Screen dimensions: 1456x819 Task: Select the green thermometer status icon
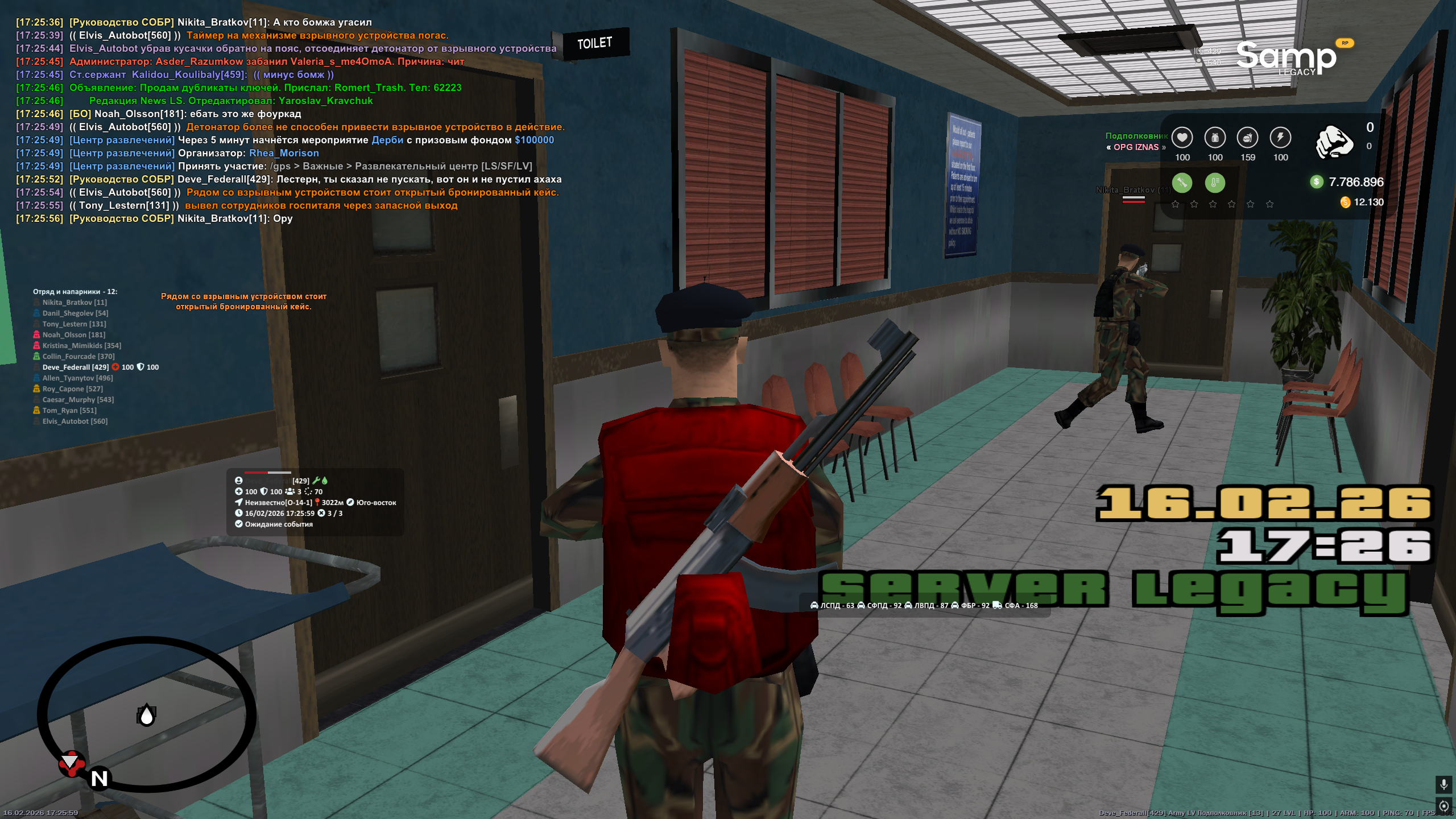click(x=1215, y=183)
